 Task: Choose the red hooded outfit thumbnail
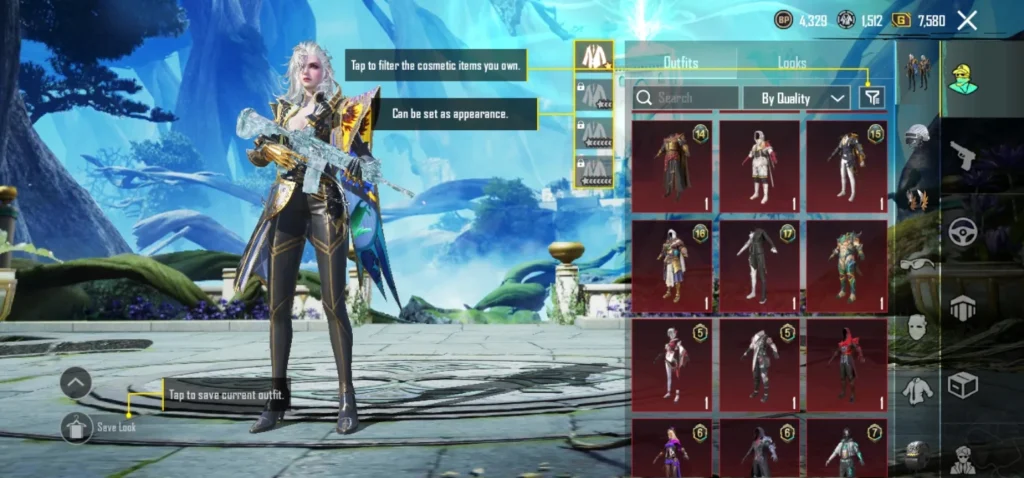pos(846,364)
